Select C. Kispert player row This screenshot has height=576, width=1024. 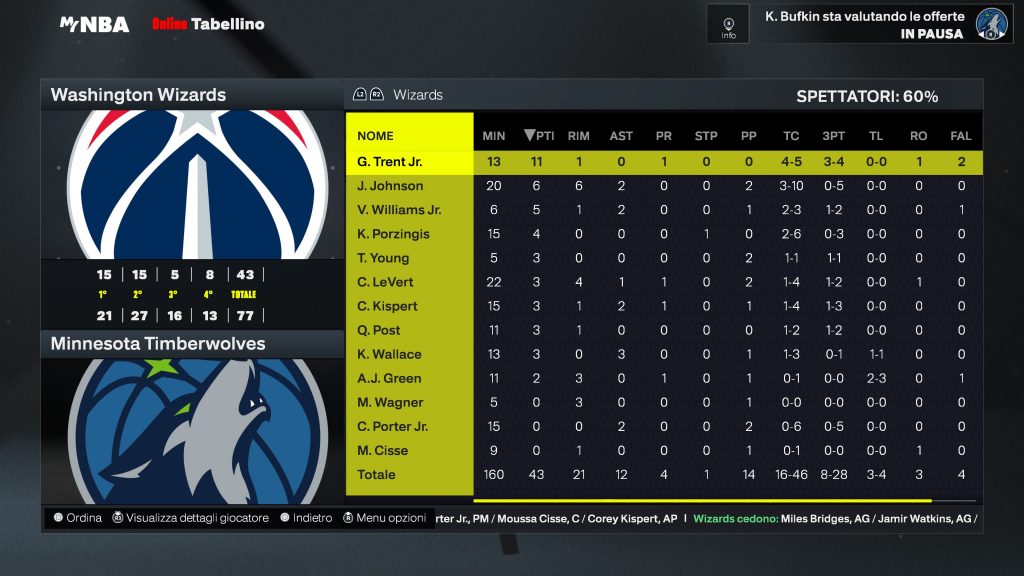pyautogui.click(x=387, y=306)
